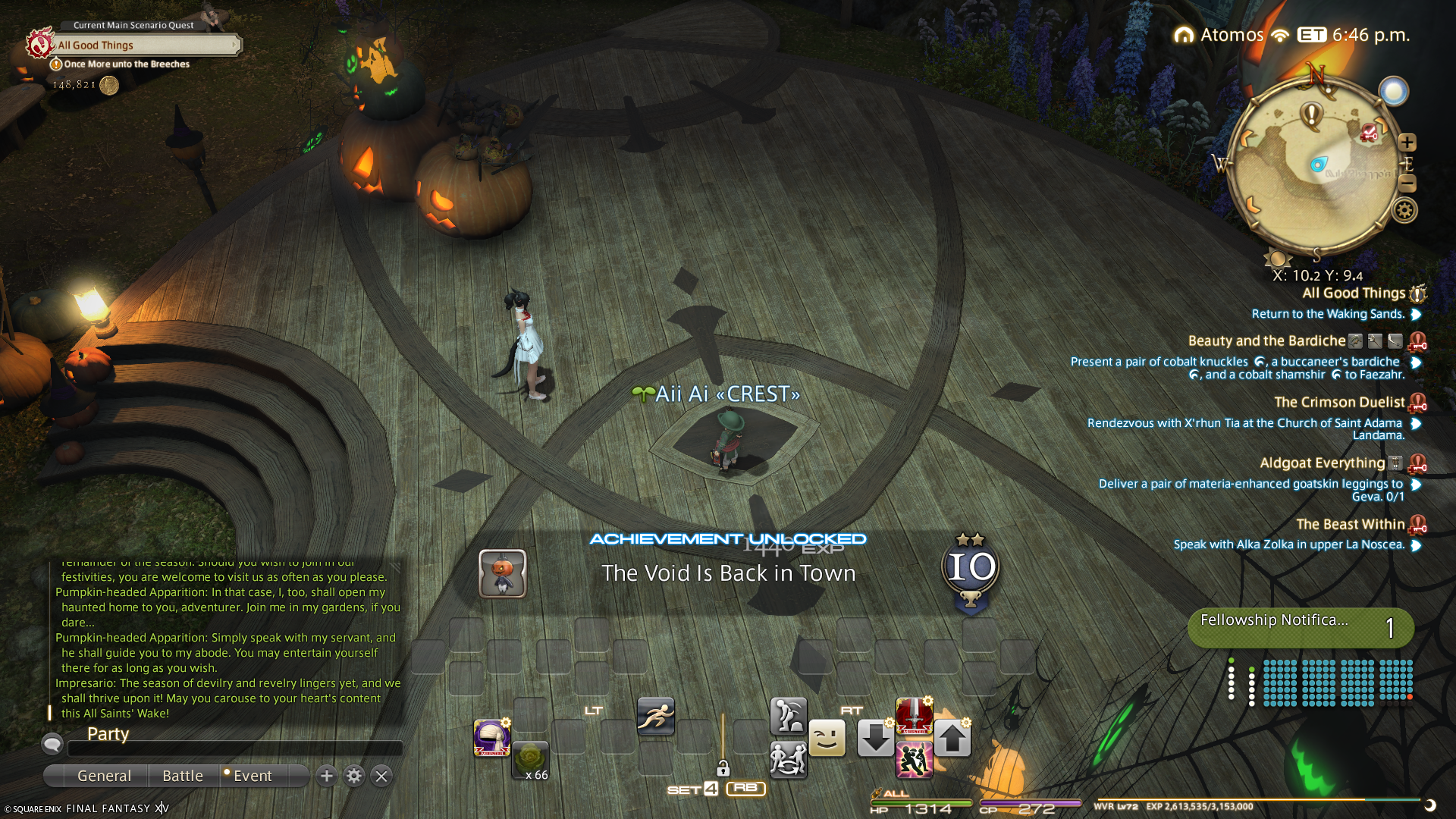
Task: Switch to the General chat tab
Action: 104,776
